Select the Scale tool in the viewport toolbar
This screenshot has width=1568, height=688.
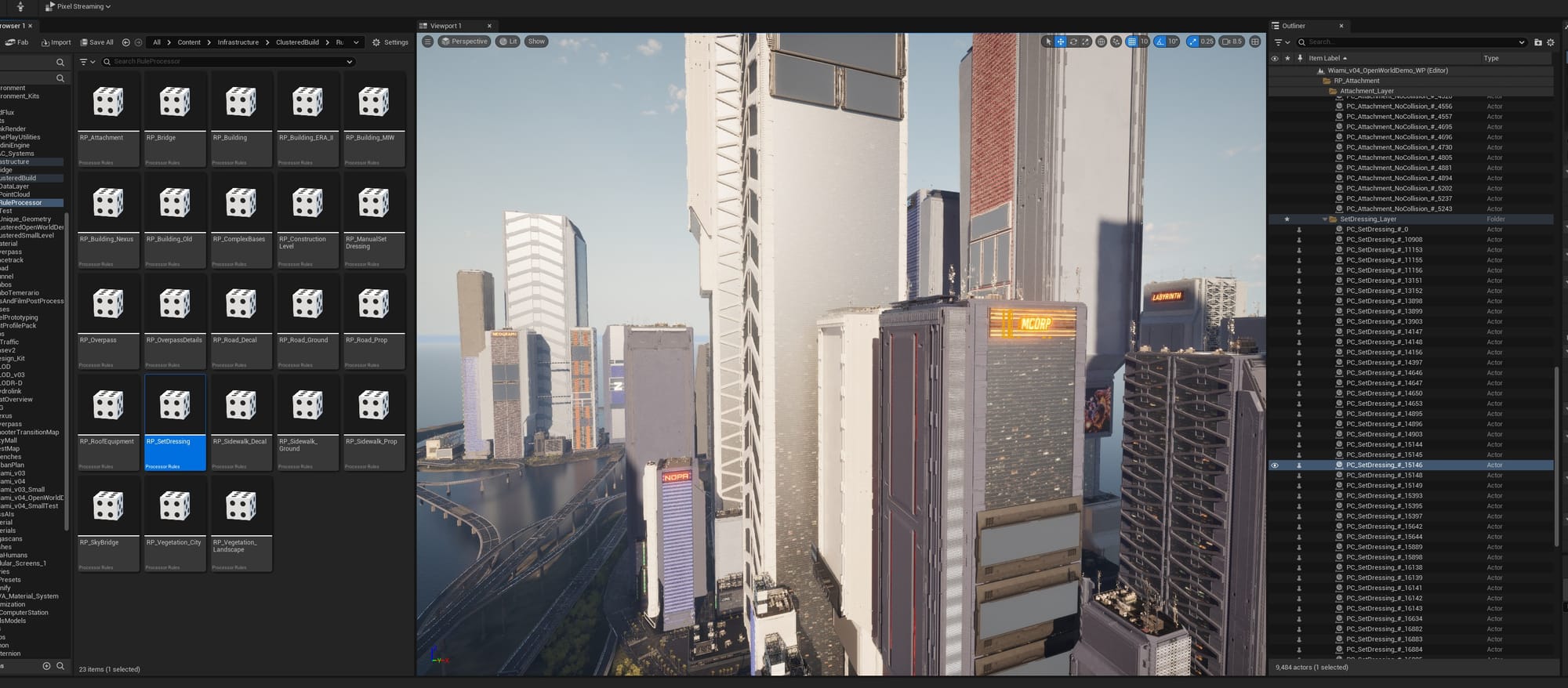point(1085,42)
